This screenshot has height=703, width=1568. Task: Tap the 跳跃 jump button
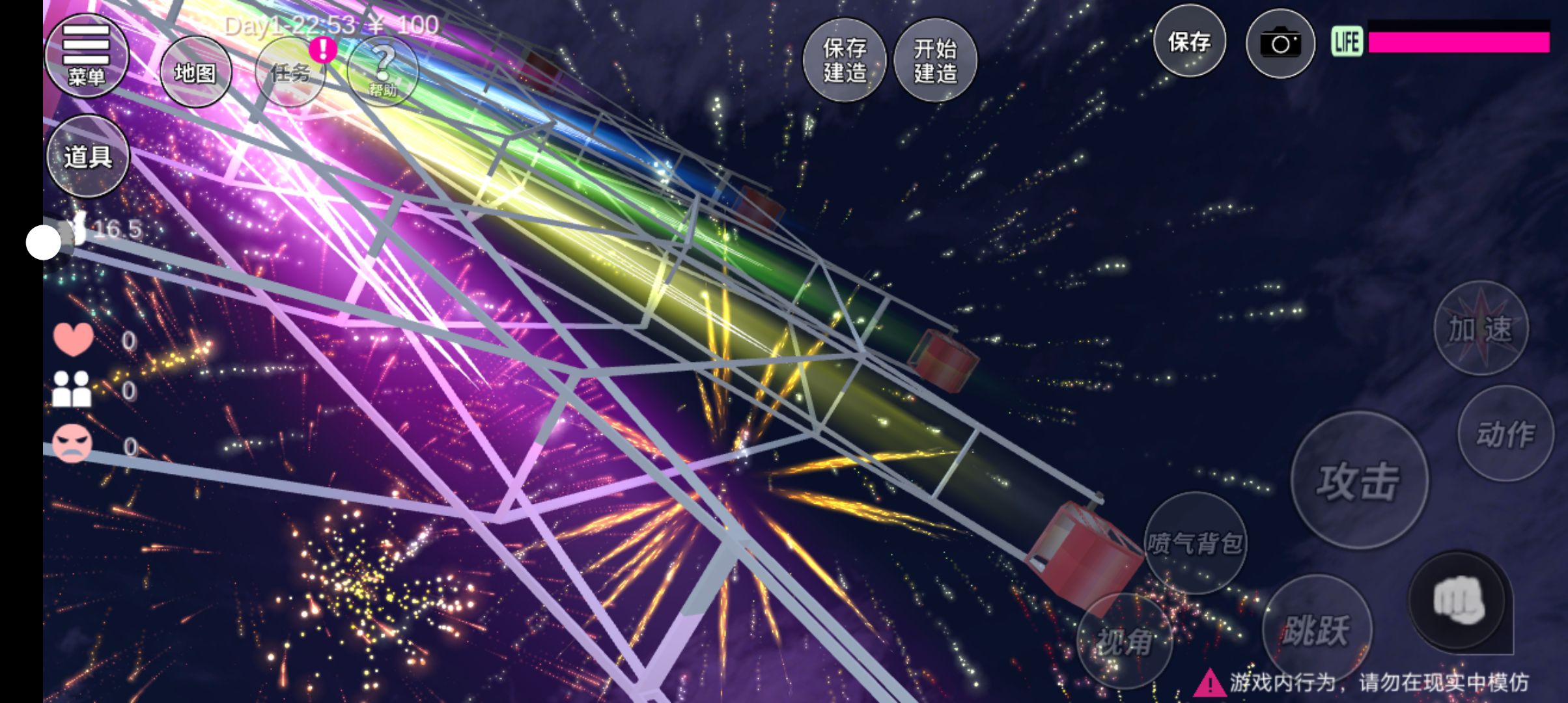(x=1317, y=630)
